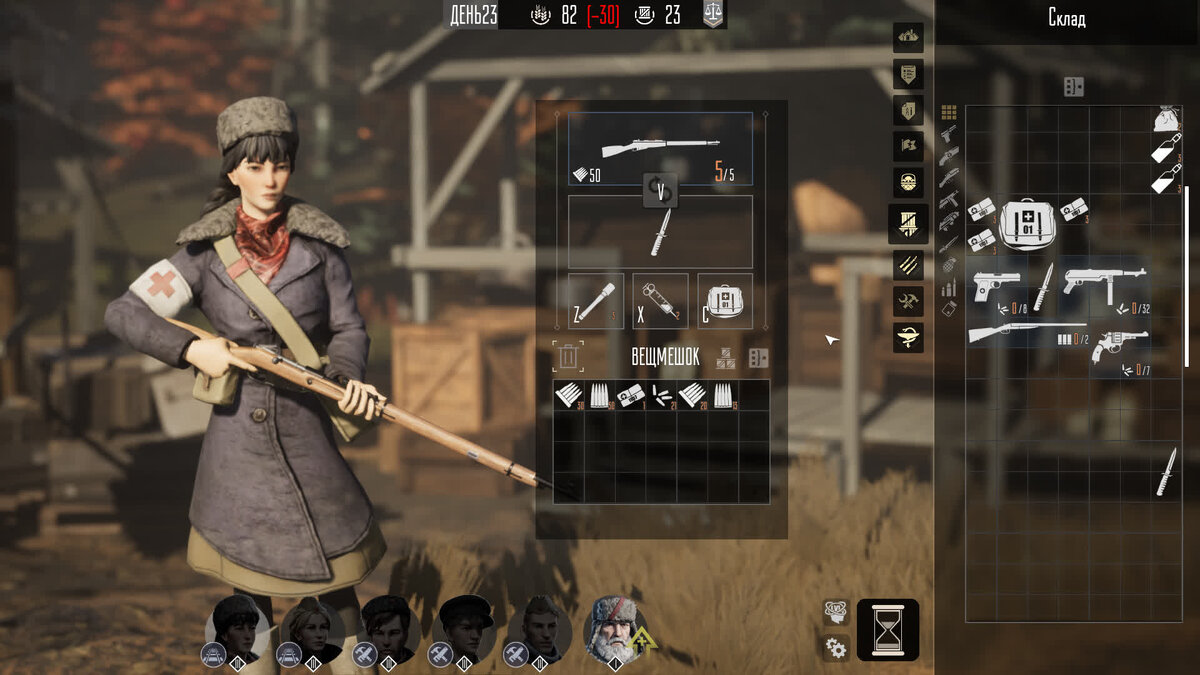Take the pistol from storage
Viewport: 1200px width, 675px height.
[996, 285]
